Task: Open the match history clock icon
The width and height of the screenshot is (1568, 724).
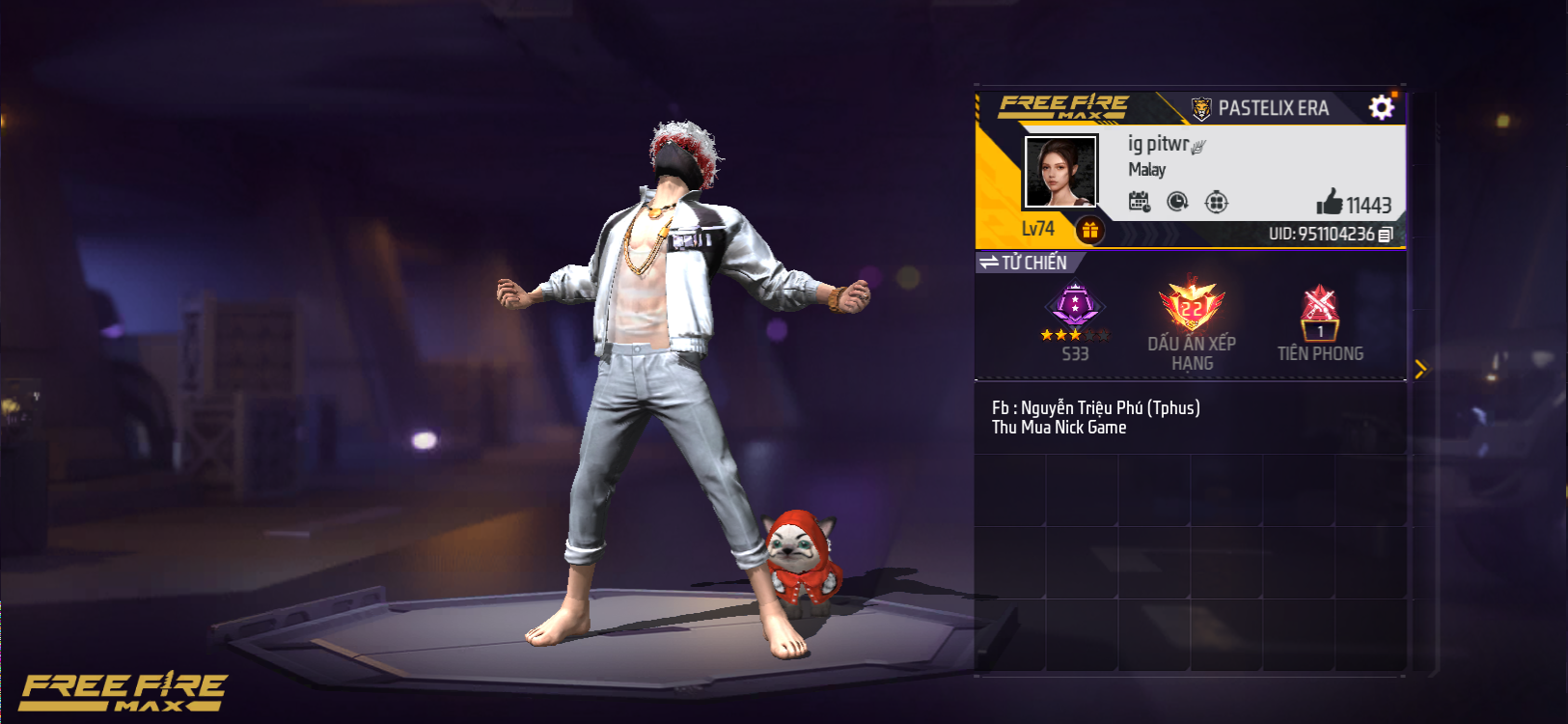Action: coord(1178,202)
